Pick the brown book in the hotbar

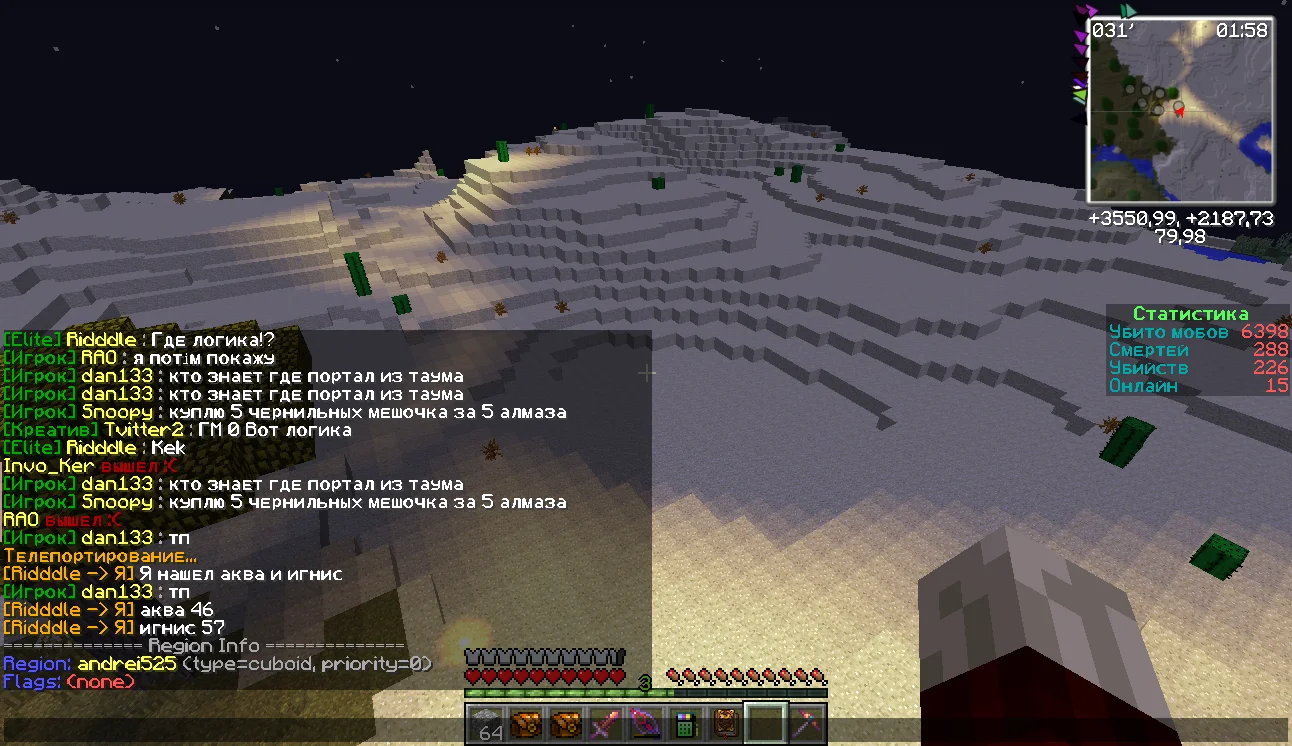point(725,724)
